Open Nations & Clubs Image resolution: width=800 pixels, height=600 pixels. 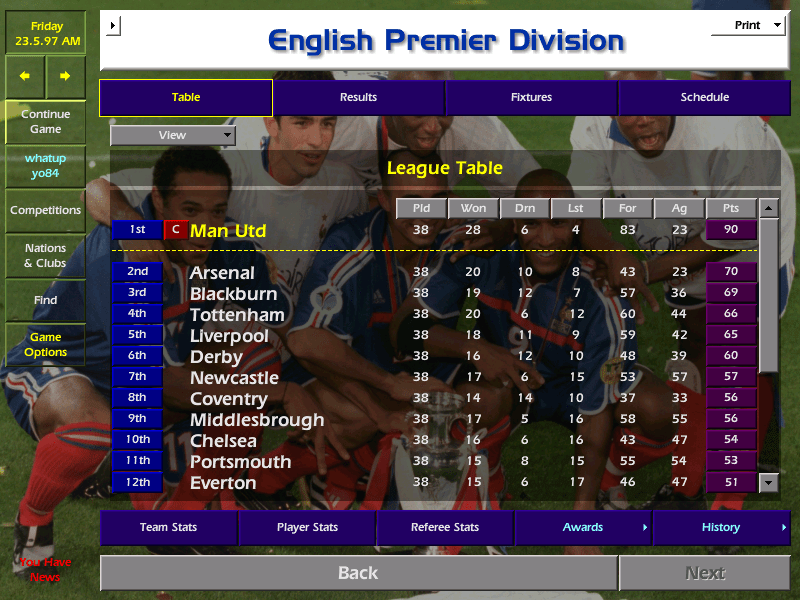pyautogui.click(x=45, y=256)
